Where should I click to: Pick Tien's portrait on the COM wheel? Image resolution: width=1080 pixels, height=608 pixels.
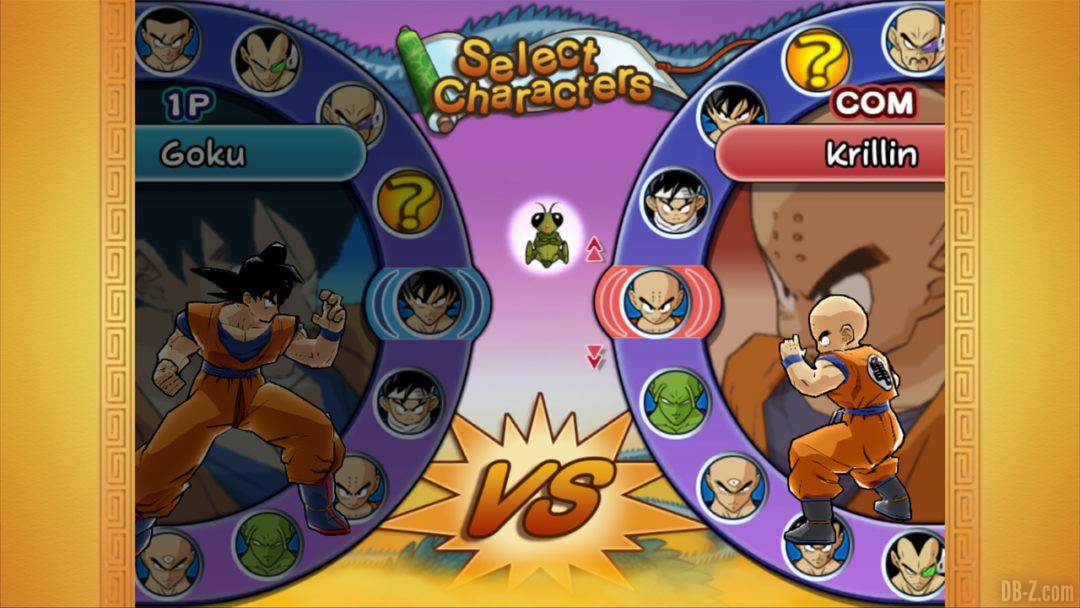pos(731,487)
